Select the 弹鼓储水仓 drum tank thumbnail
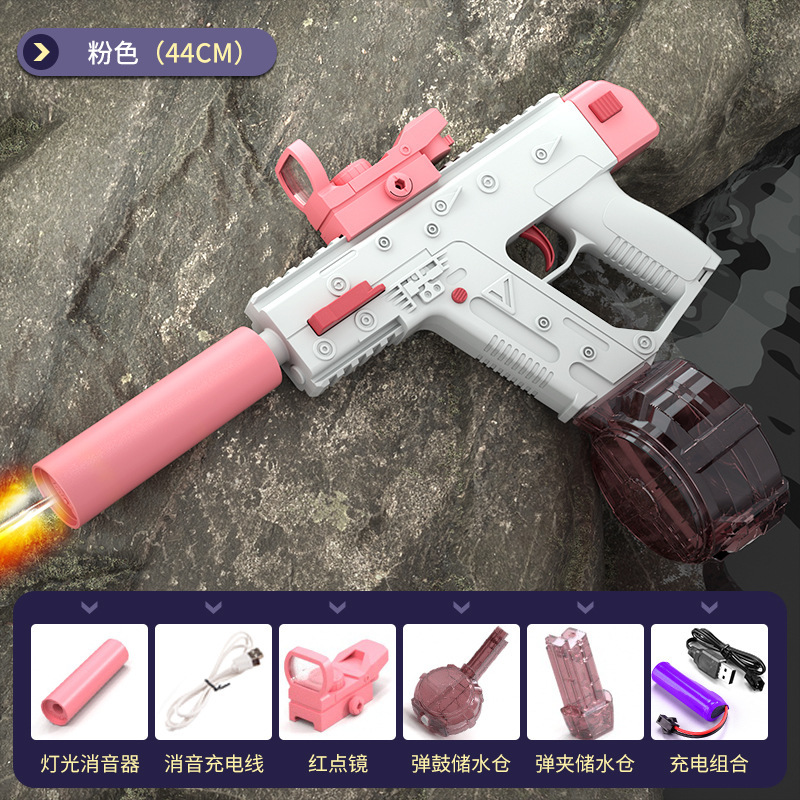Screen dimensions: 800x800 pos(461,683)
